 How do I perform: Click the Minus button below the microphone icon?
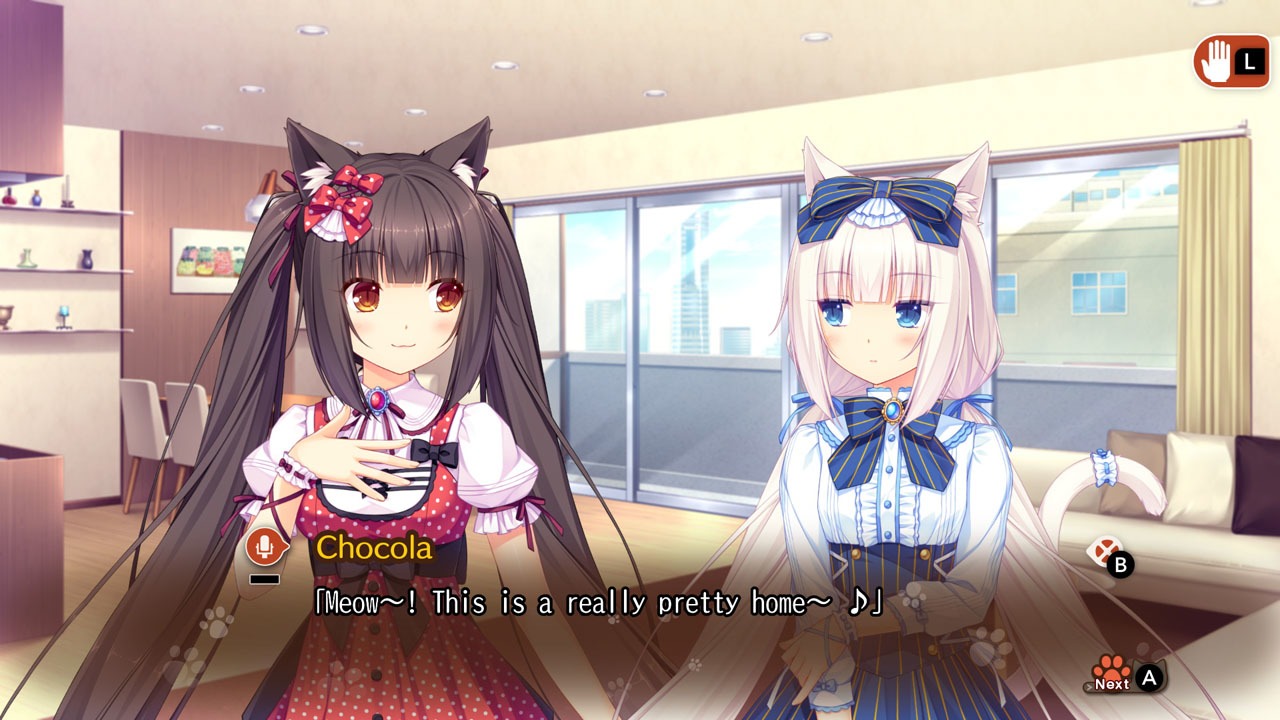pos(262,577)
